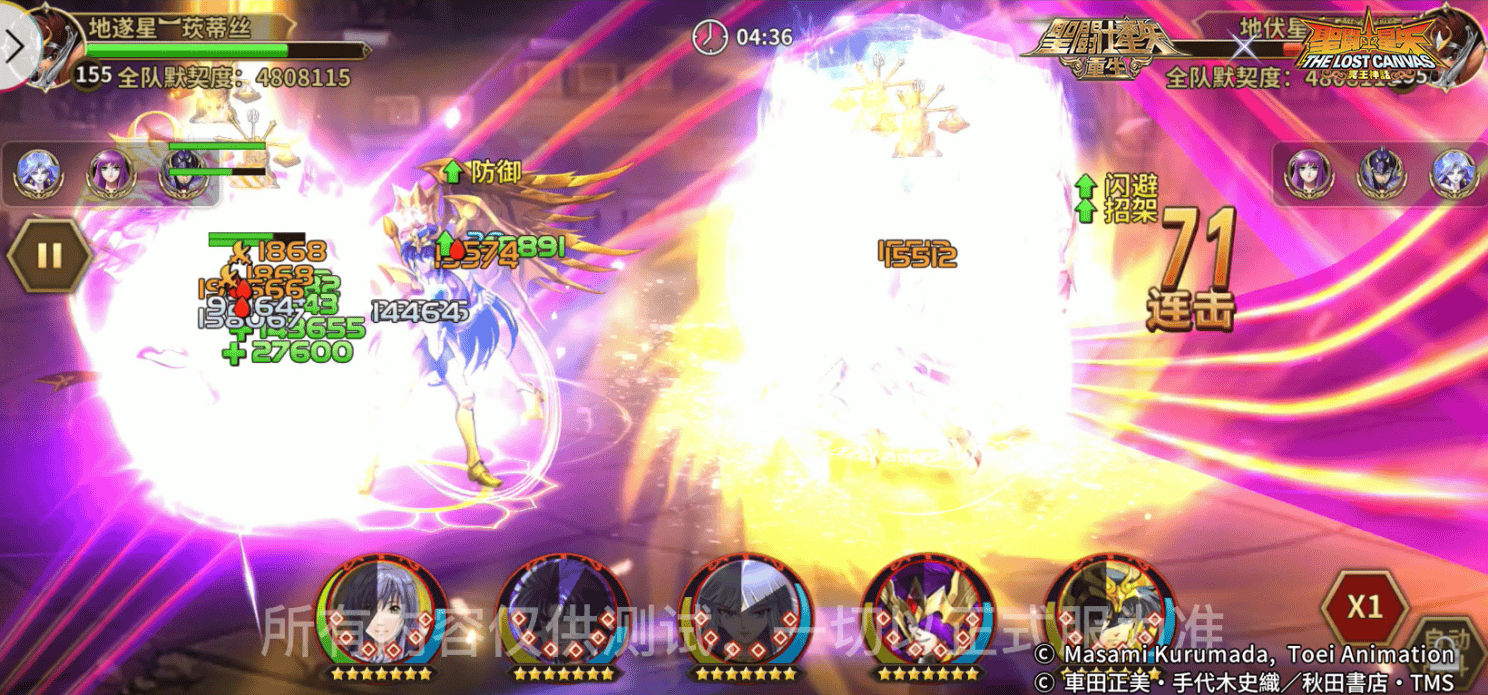Select the blue-haired goddess icon in left team panel
This screenshot has width=1488, height=695.
click(x=36, y=174)
